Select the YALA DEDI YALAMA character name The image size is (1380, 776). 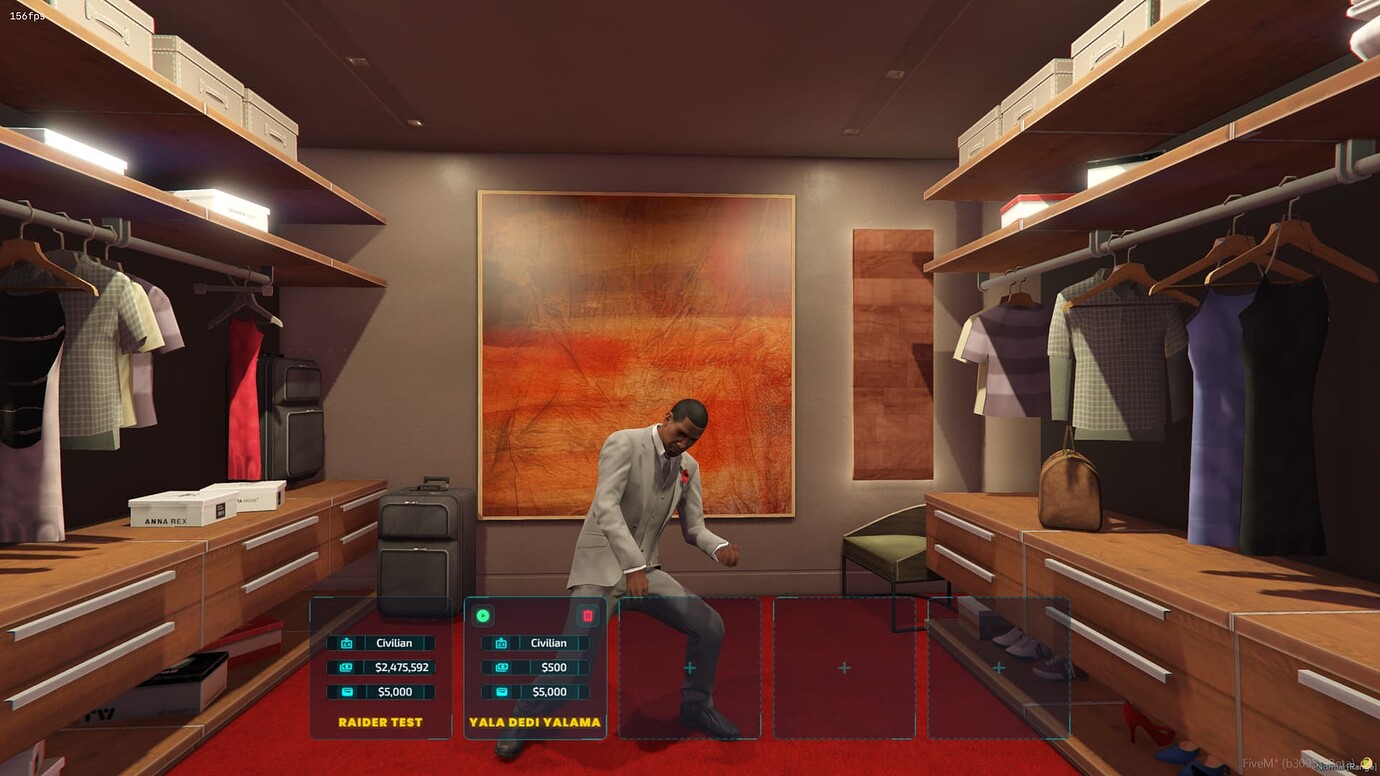coord(535,721)
